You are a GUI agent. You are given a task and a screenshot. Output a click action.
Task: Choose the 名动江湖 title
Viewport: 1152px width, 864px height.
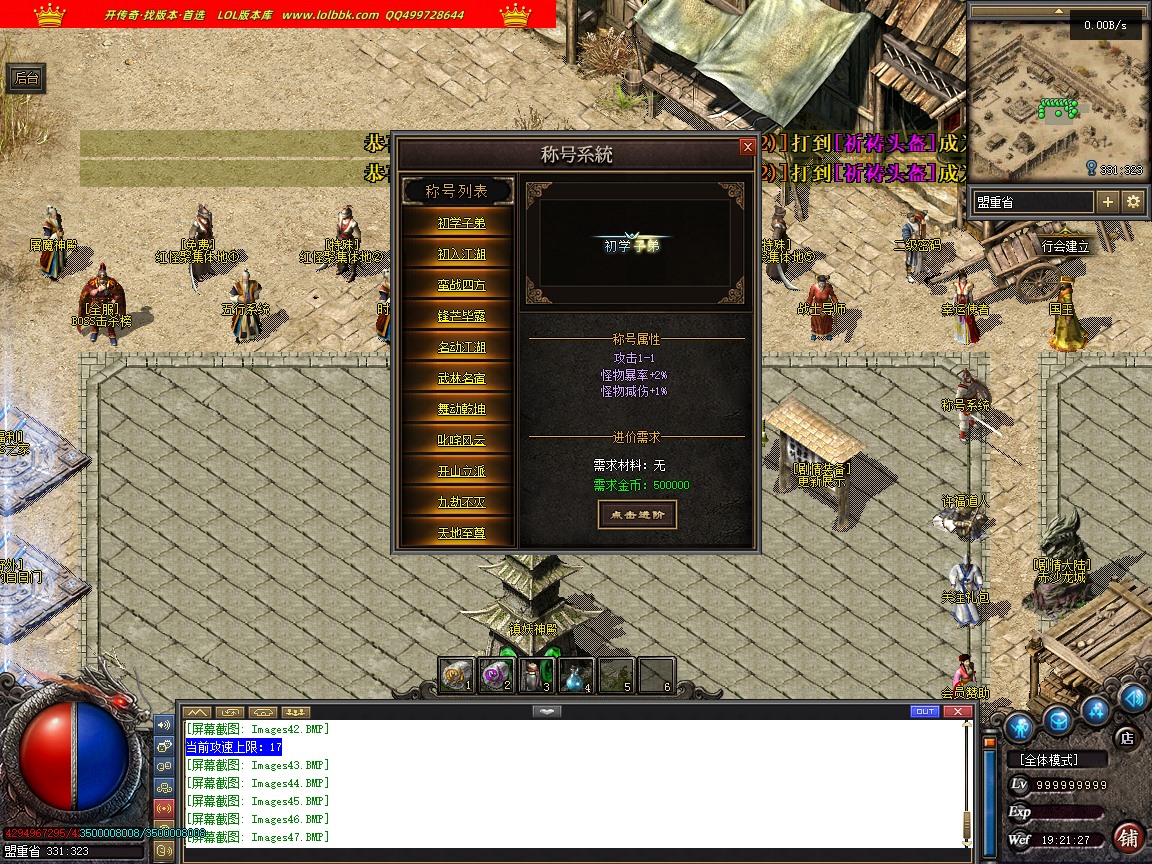(461, 347)
